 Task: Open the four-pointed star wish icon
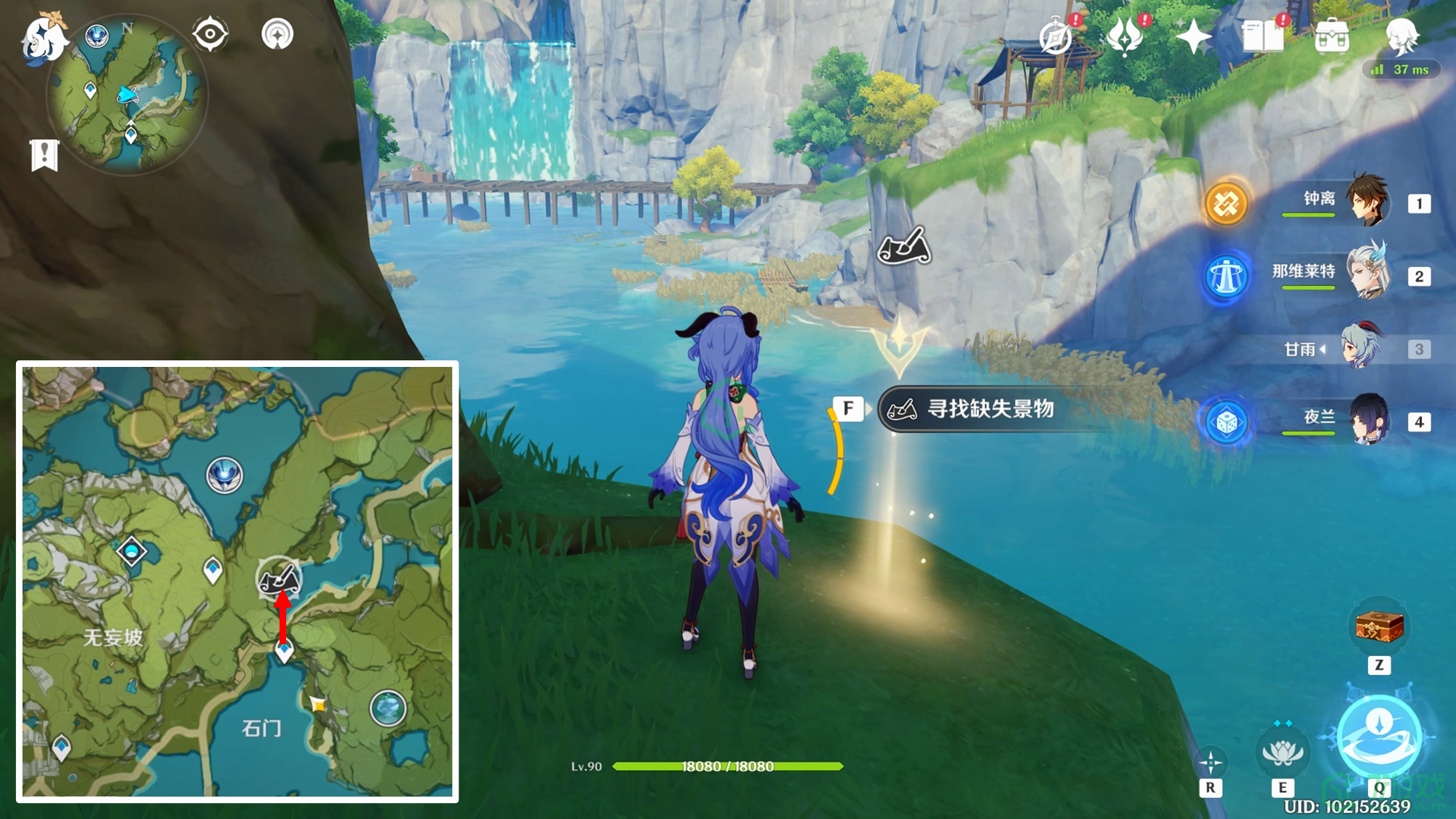point(1193,36)
